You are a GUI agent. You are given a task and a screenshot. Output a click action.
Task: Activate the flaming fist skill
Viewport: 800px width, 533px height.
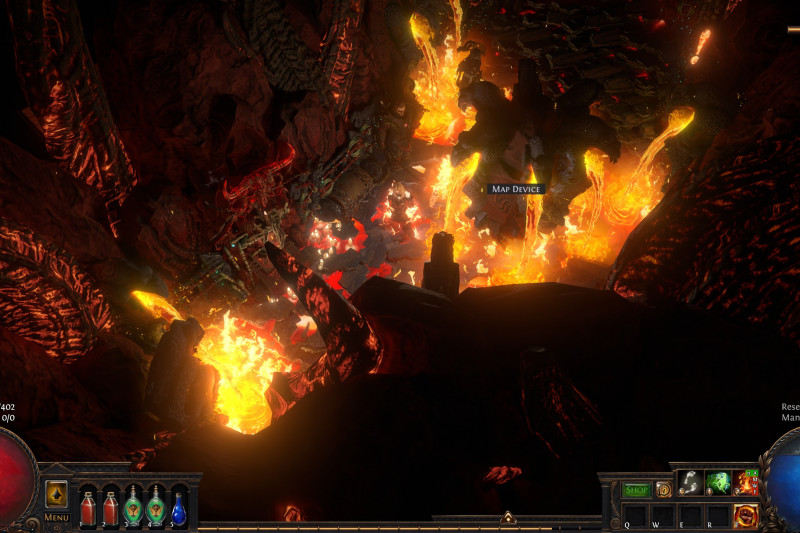(x=746, y=515)
